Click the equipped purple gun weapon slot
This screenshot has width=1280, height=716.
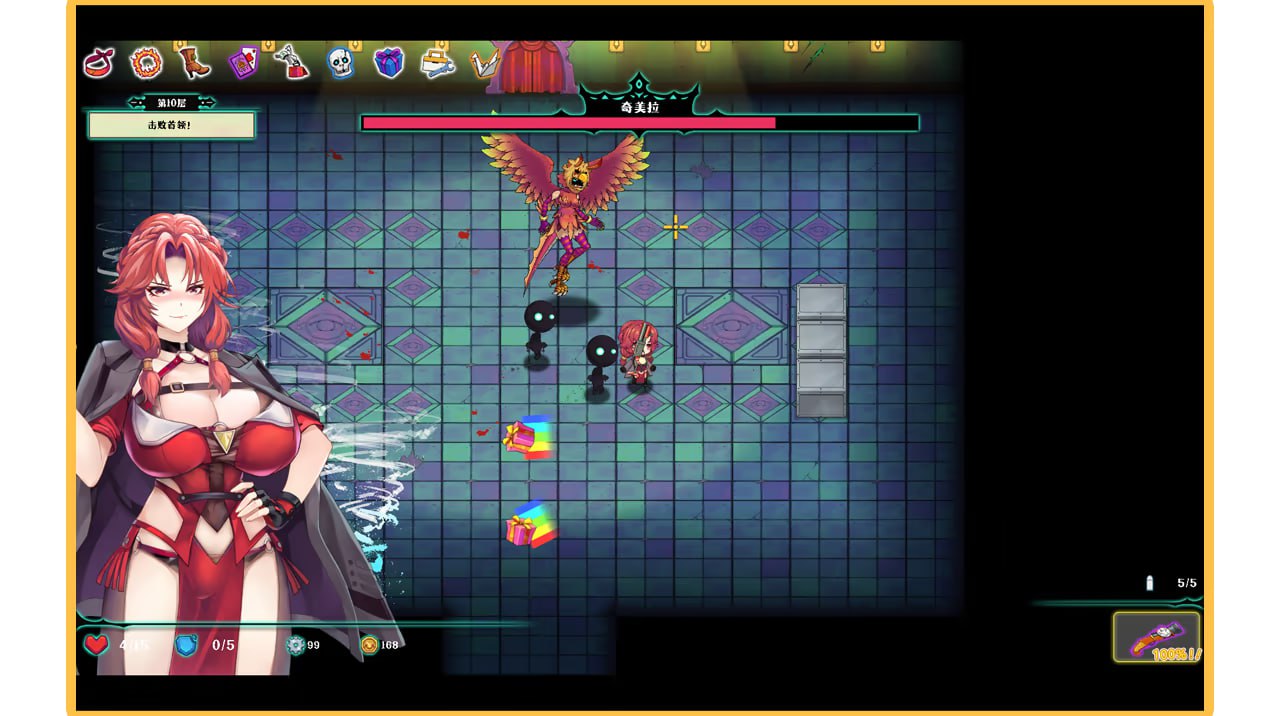pos(1157,637)
